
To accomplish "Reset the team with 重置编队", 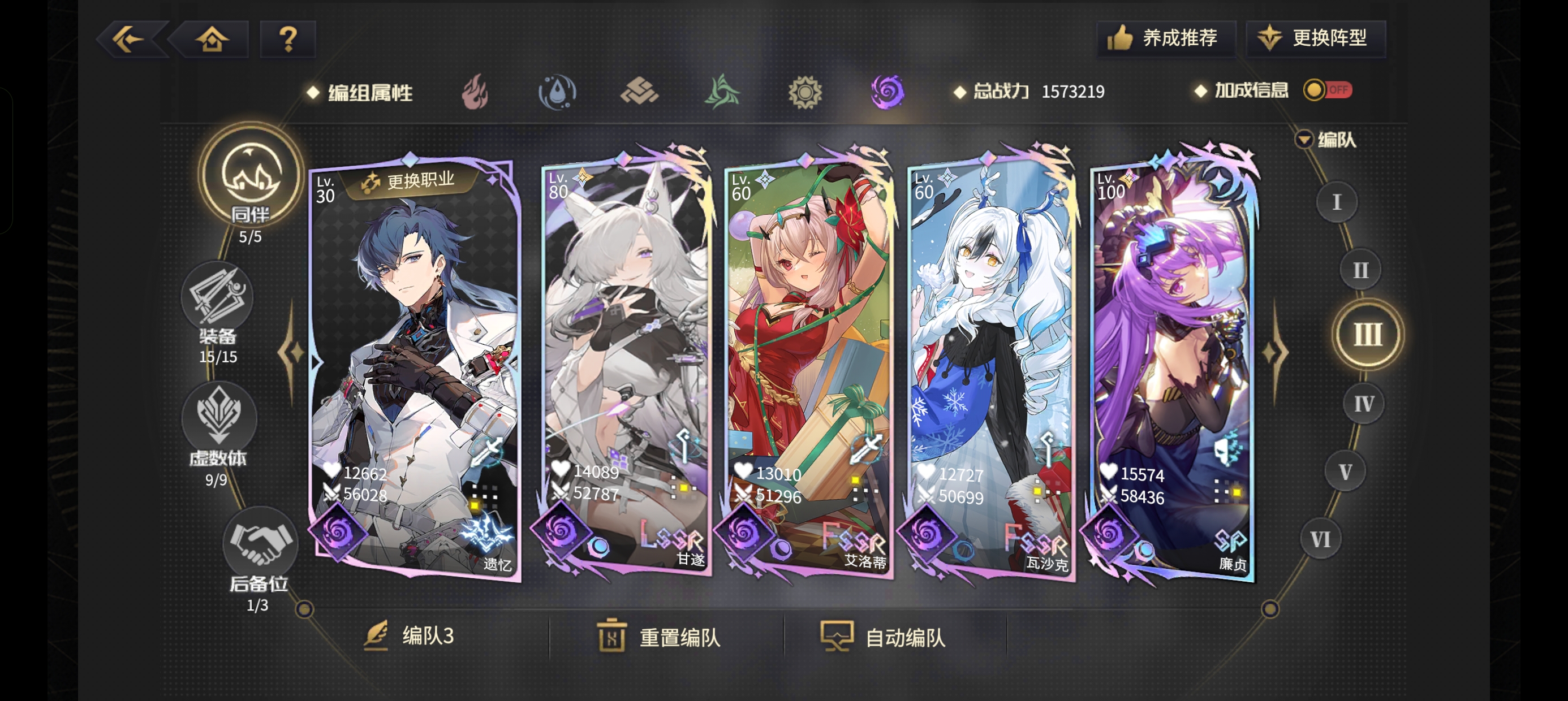I will tap(660, 637).
